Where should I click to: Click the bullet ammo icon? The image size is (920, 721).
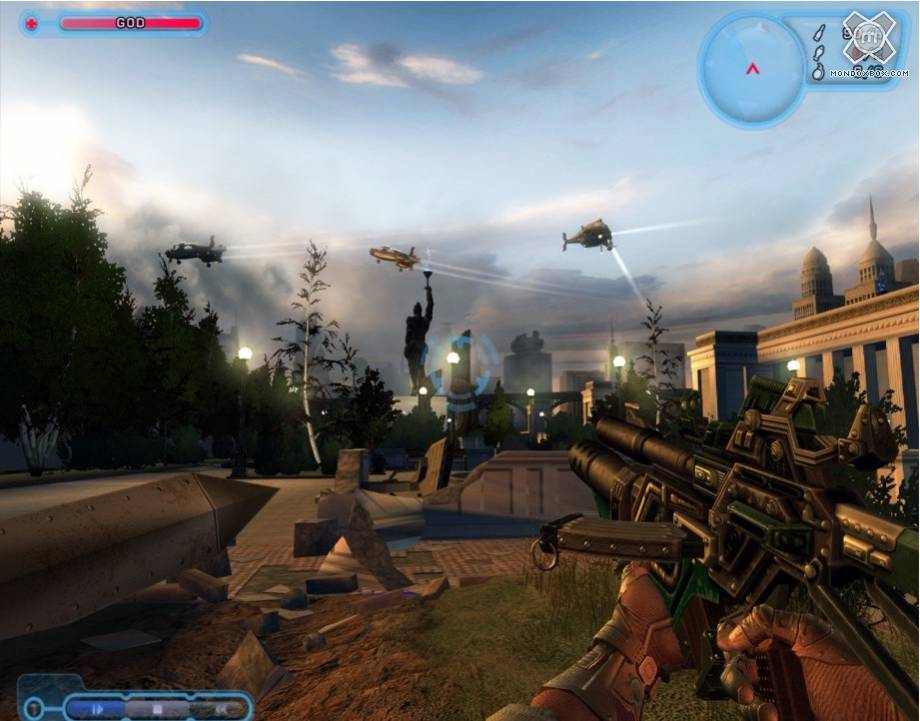click(817, 33)
